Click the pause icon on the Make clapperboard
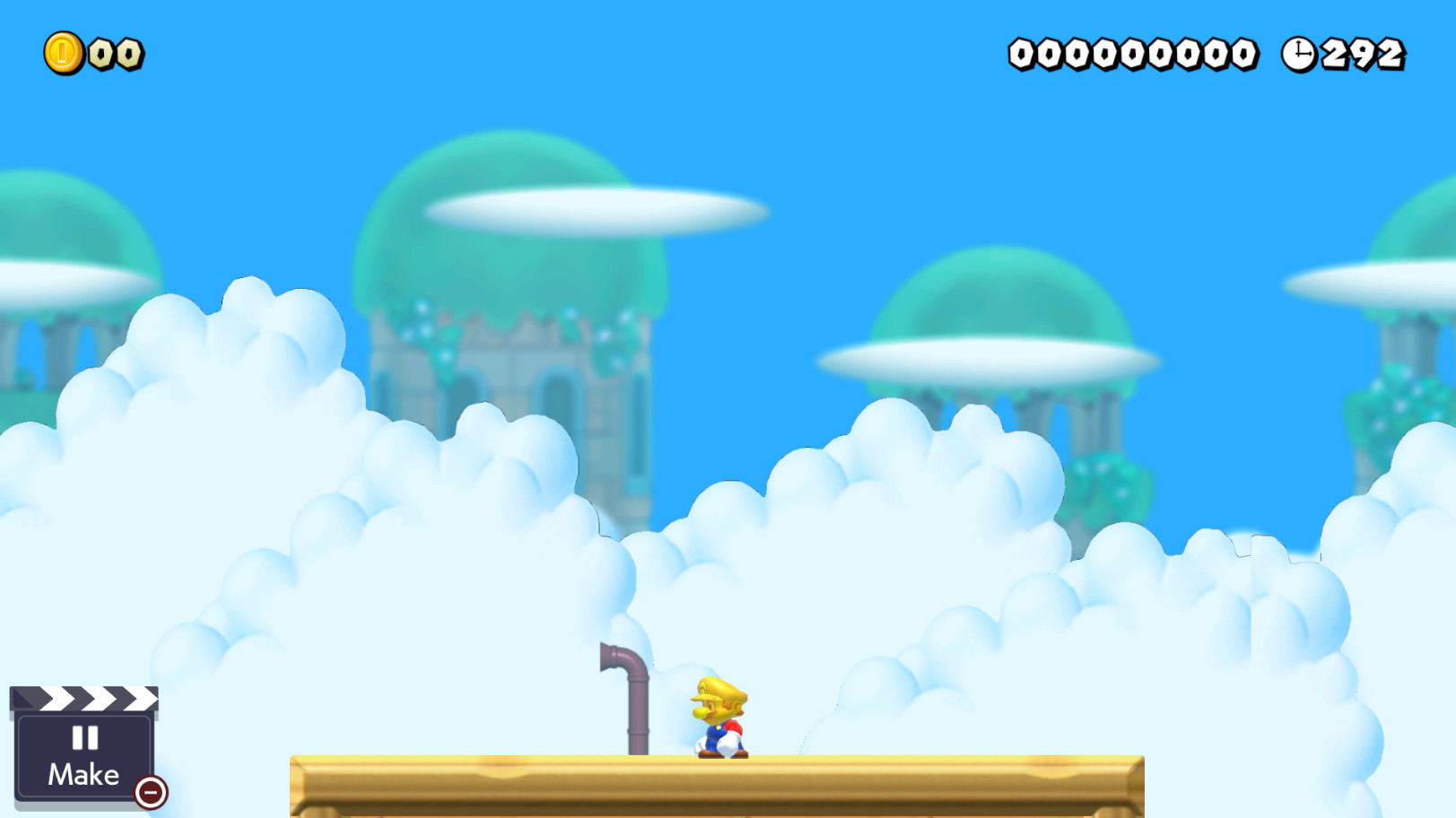This screenshot has height=818, width=1456. [x=83, y=739]
